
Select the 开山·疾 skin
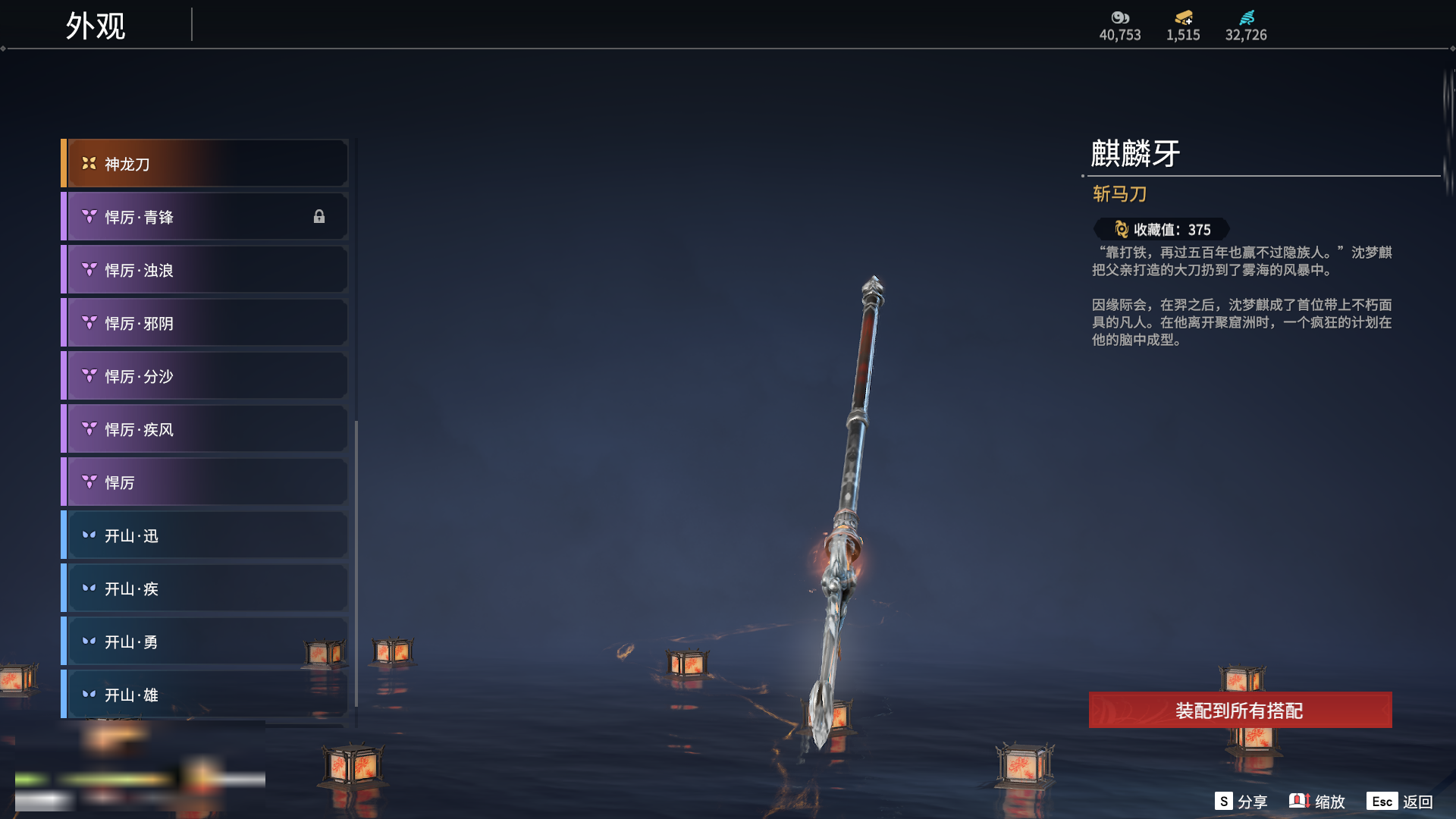click(205, 588)
